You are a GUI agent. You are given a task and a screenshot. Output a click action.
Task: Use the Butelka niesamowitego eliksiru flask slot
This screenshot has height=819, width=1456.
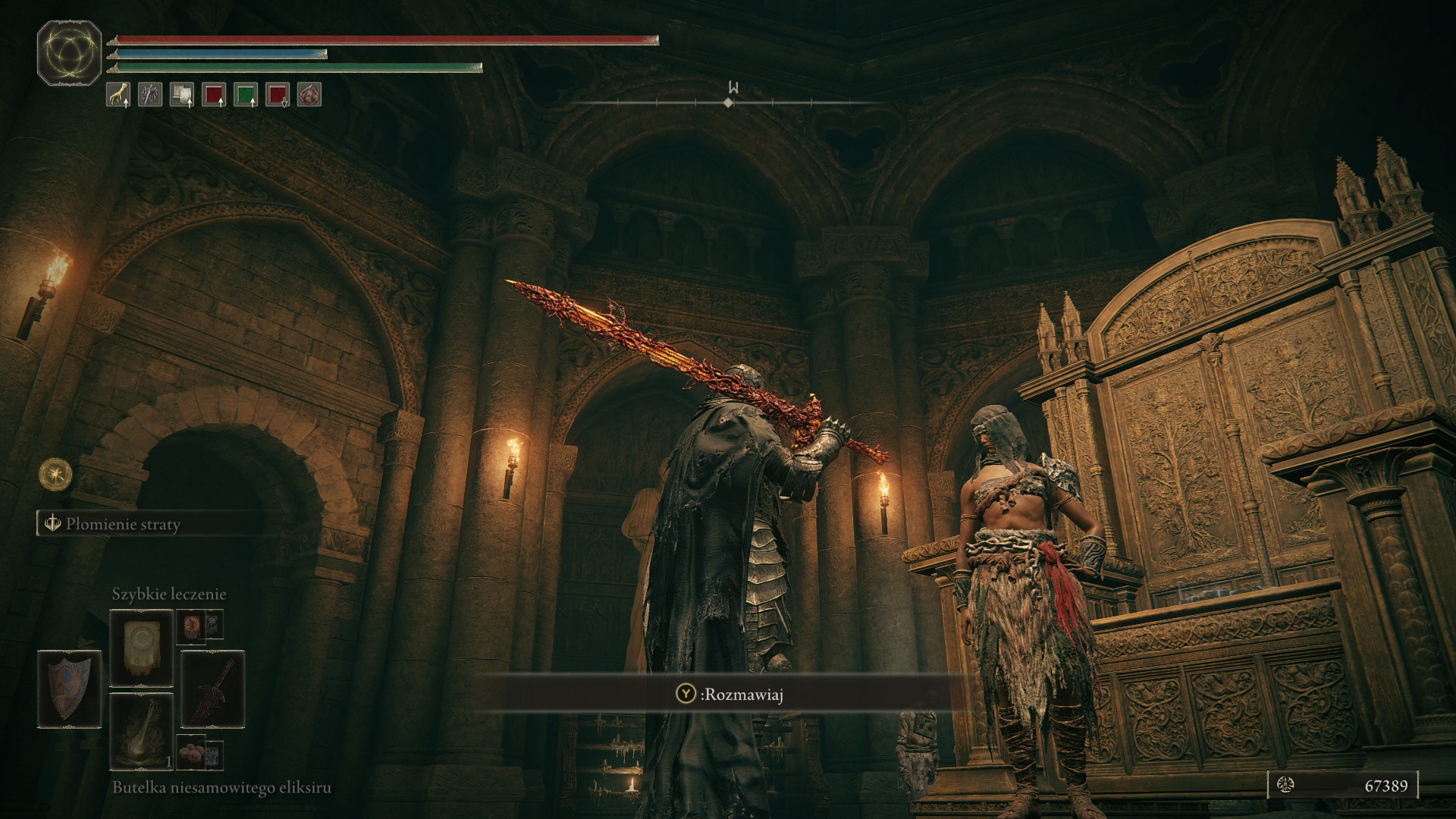tap(142, 730)
